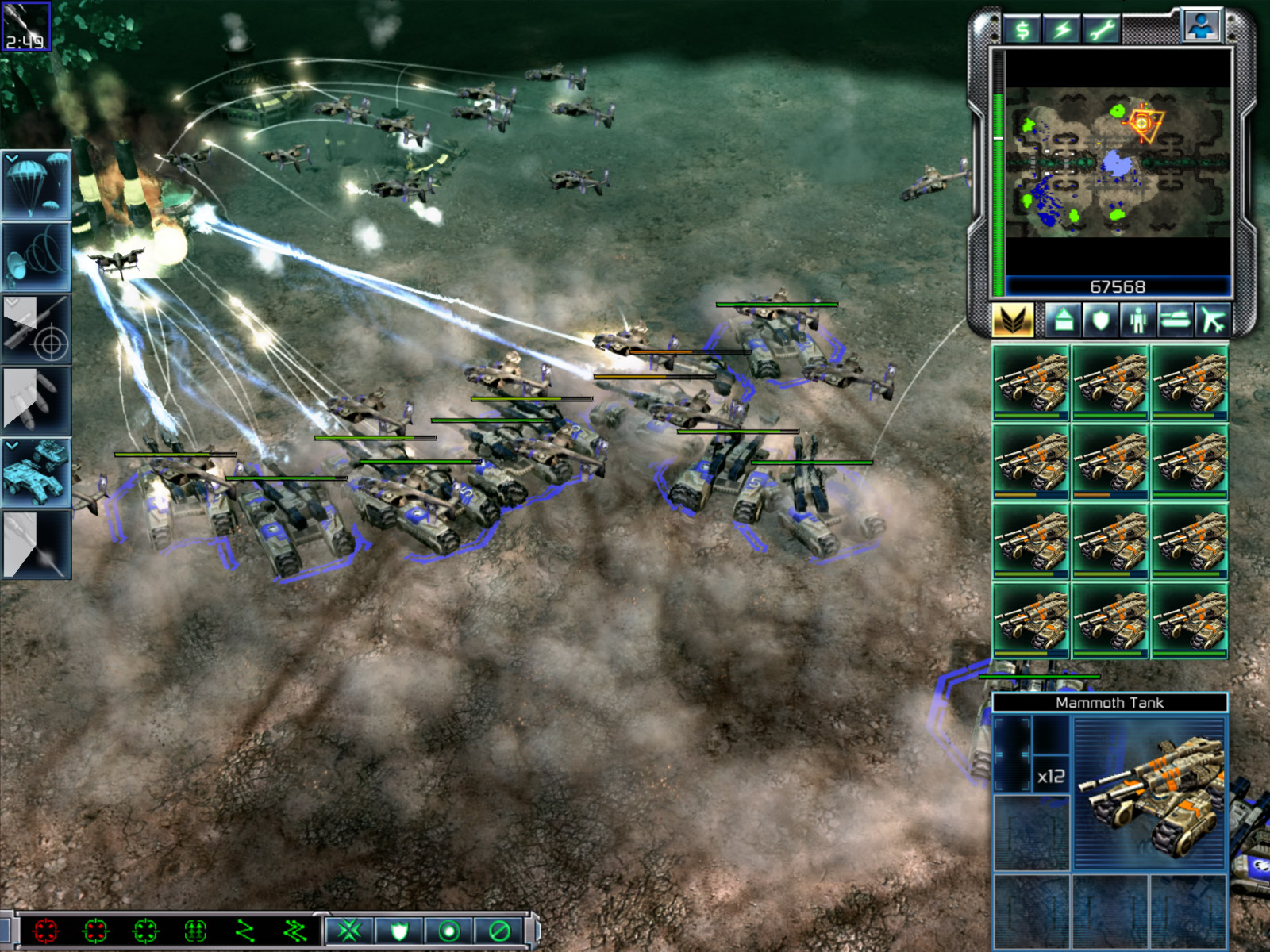Click the blue player profile icon

coord(1202,25)
